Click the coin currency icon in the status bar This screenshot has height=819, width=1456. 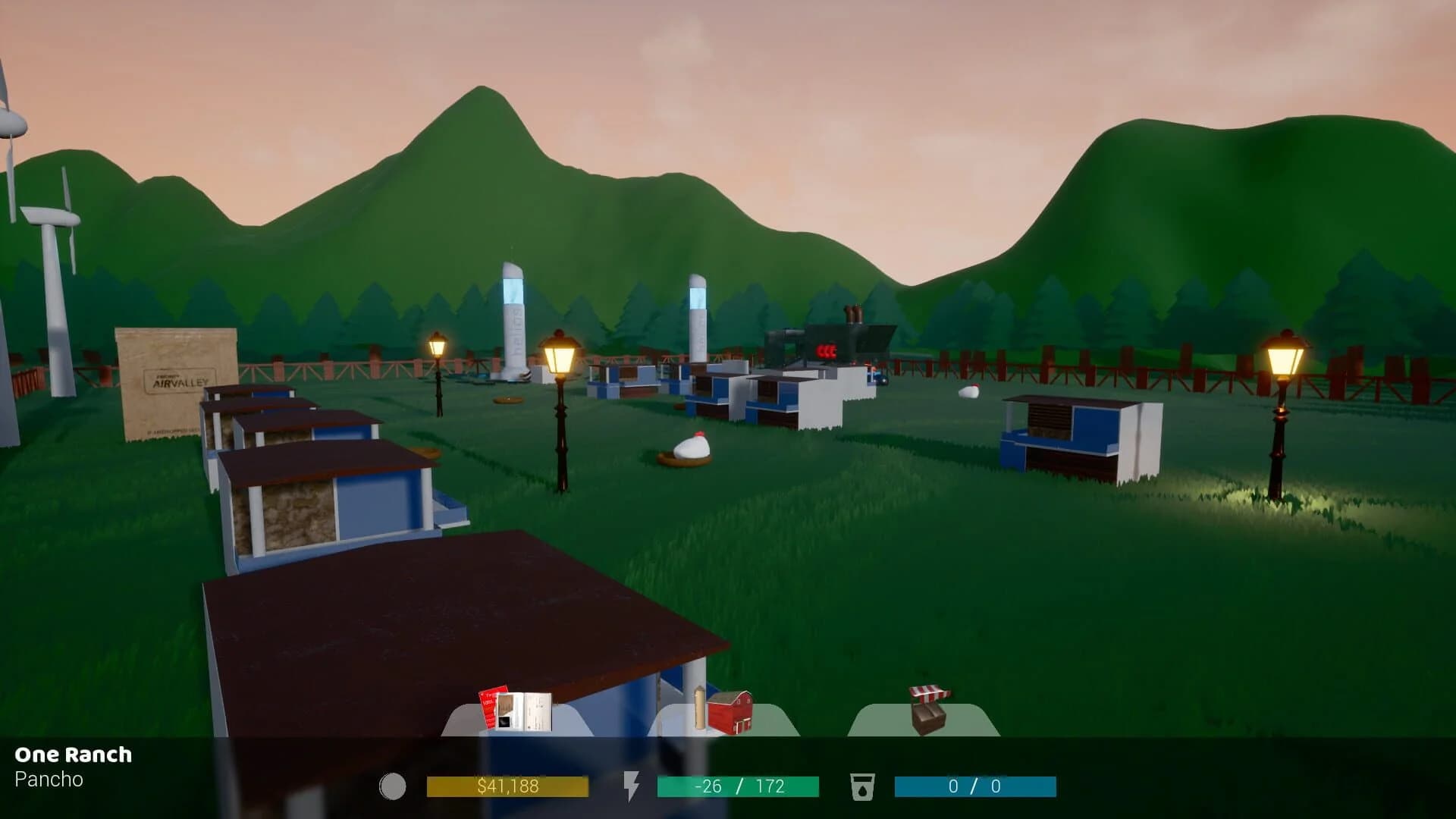tap(393, 786)
